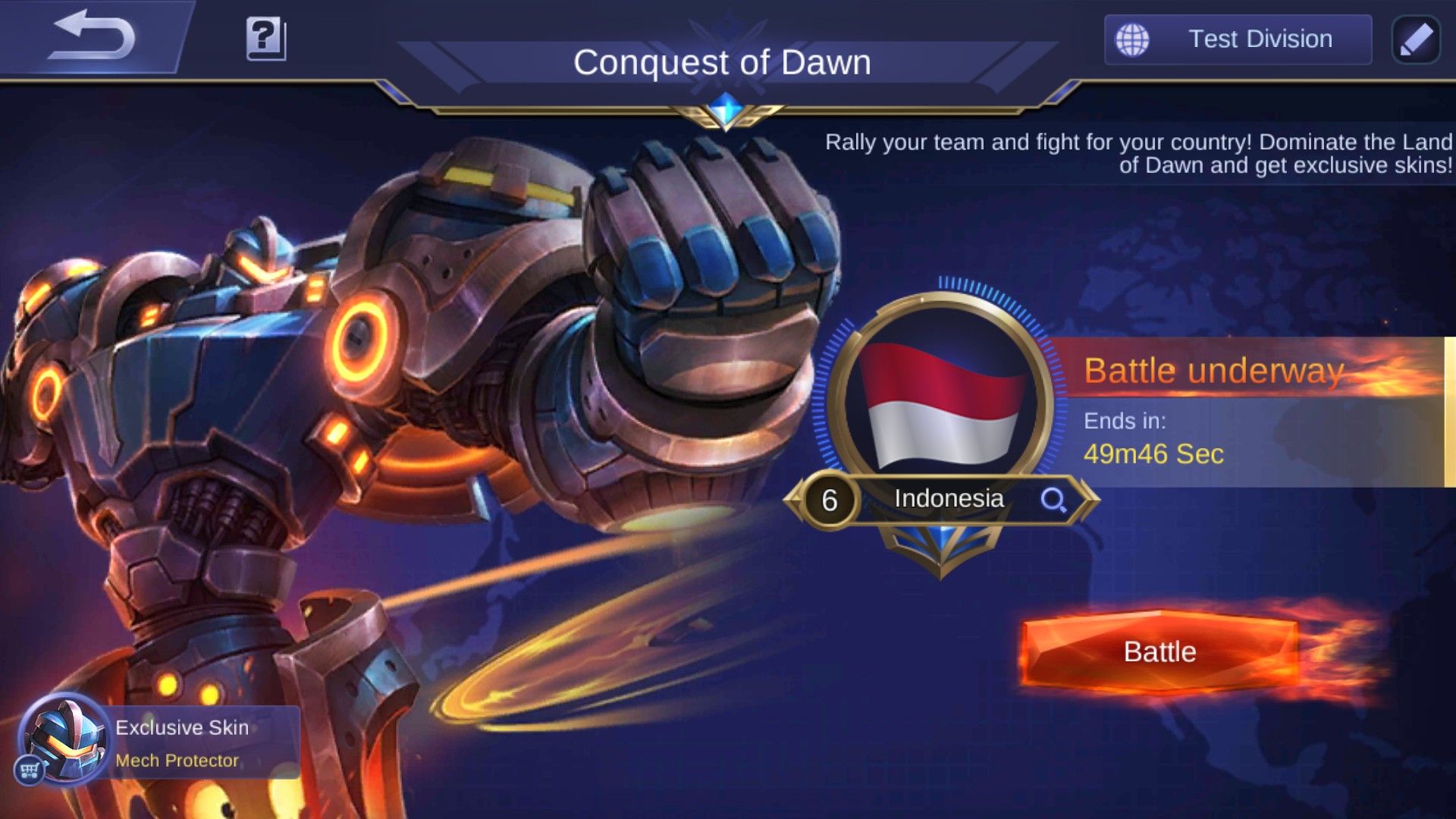Screen dimensions: 1456x819
Task: Open the question mark help guide
Action: (265, 38)
